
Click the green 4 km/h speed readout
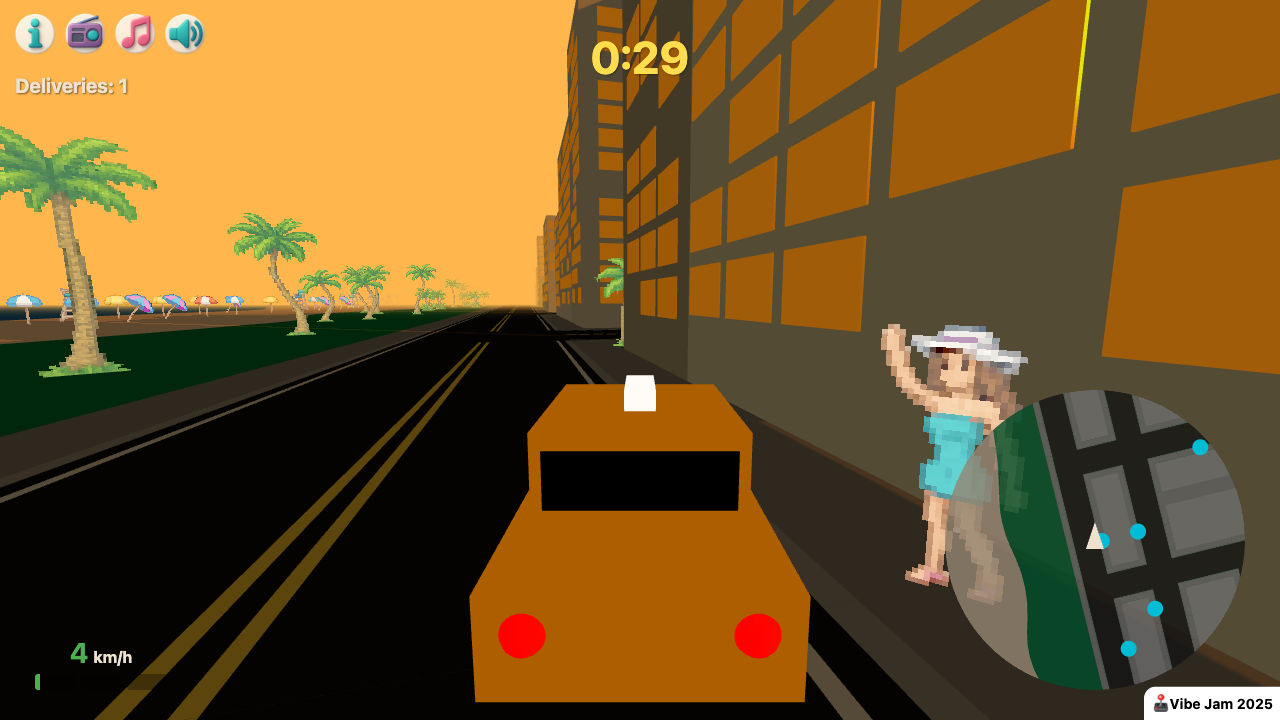coord(100,655)
